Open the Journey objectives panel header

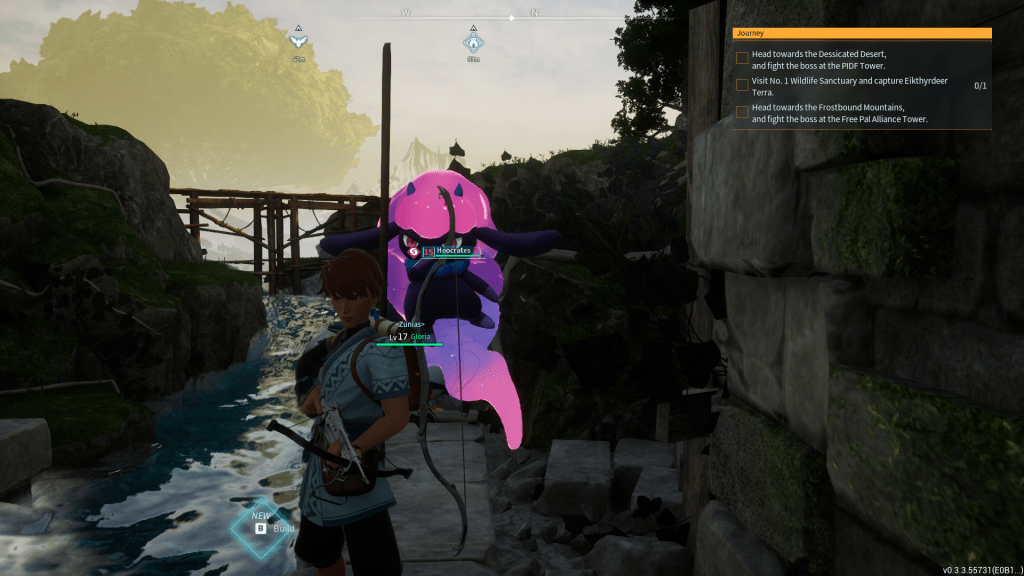click(x=861, y=33)
